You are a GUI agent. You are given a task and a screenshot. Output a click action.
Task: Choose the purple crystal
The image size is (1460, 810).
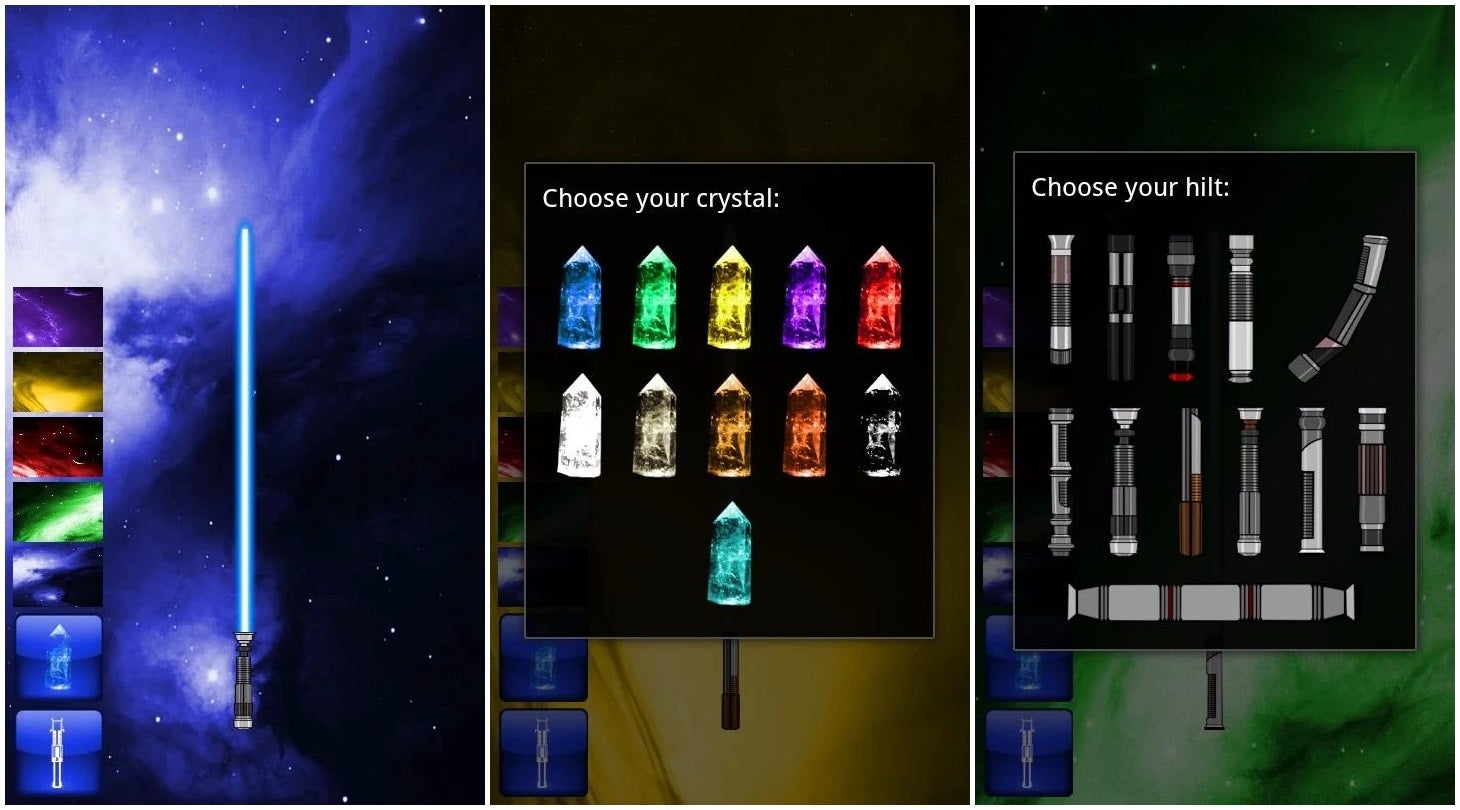point(805,298)
